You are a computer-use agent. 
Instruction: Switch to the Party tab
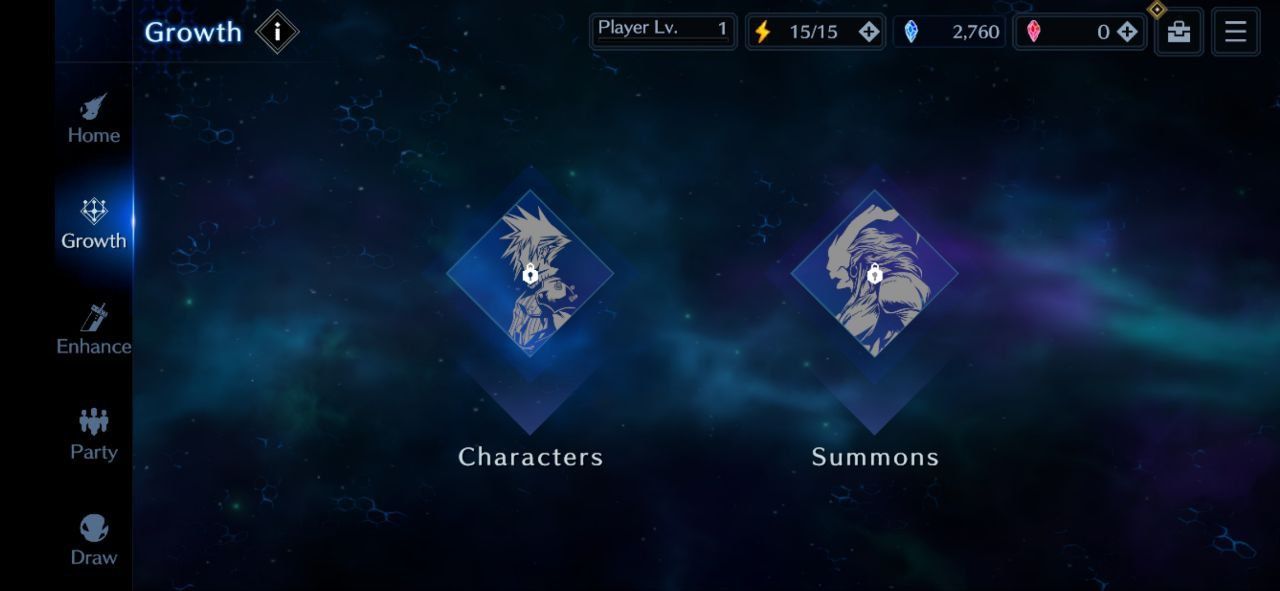(94, 435)
